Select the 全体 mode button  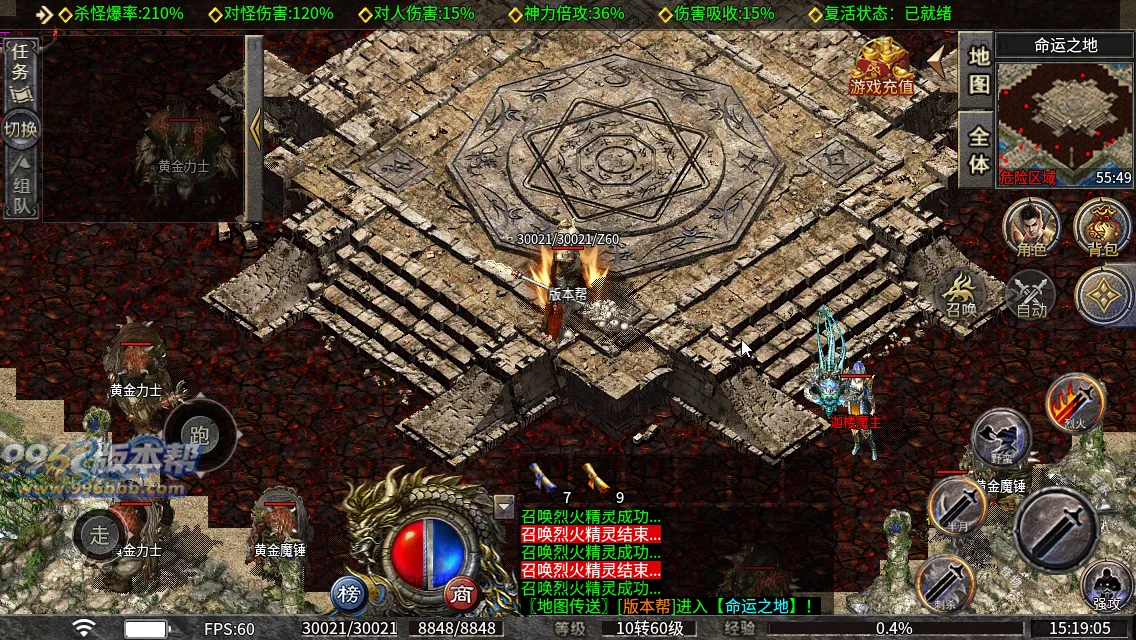point(977,150)
